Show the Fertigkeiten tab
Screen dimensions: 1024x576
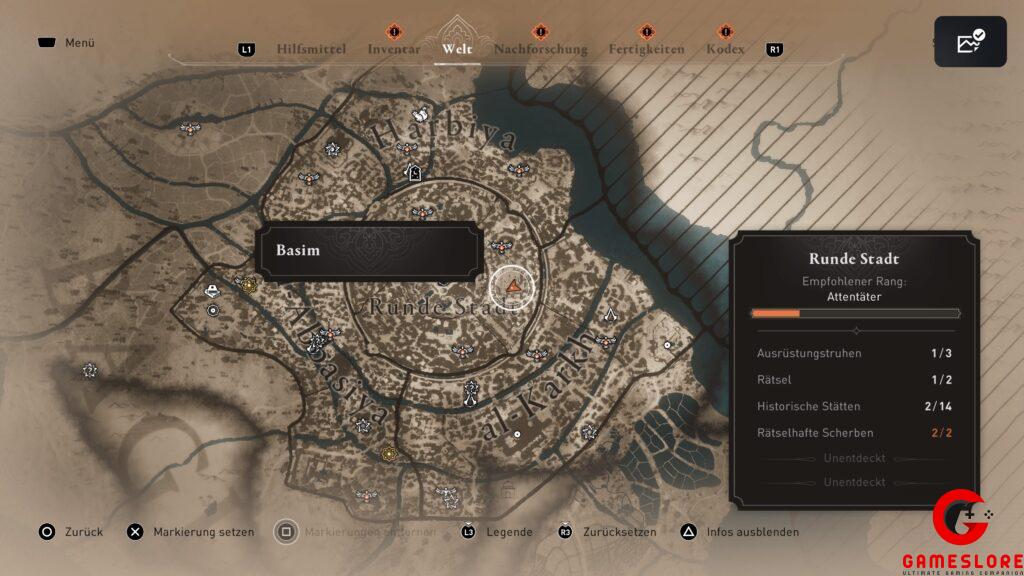click(646, 49)
